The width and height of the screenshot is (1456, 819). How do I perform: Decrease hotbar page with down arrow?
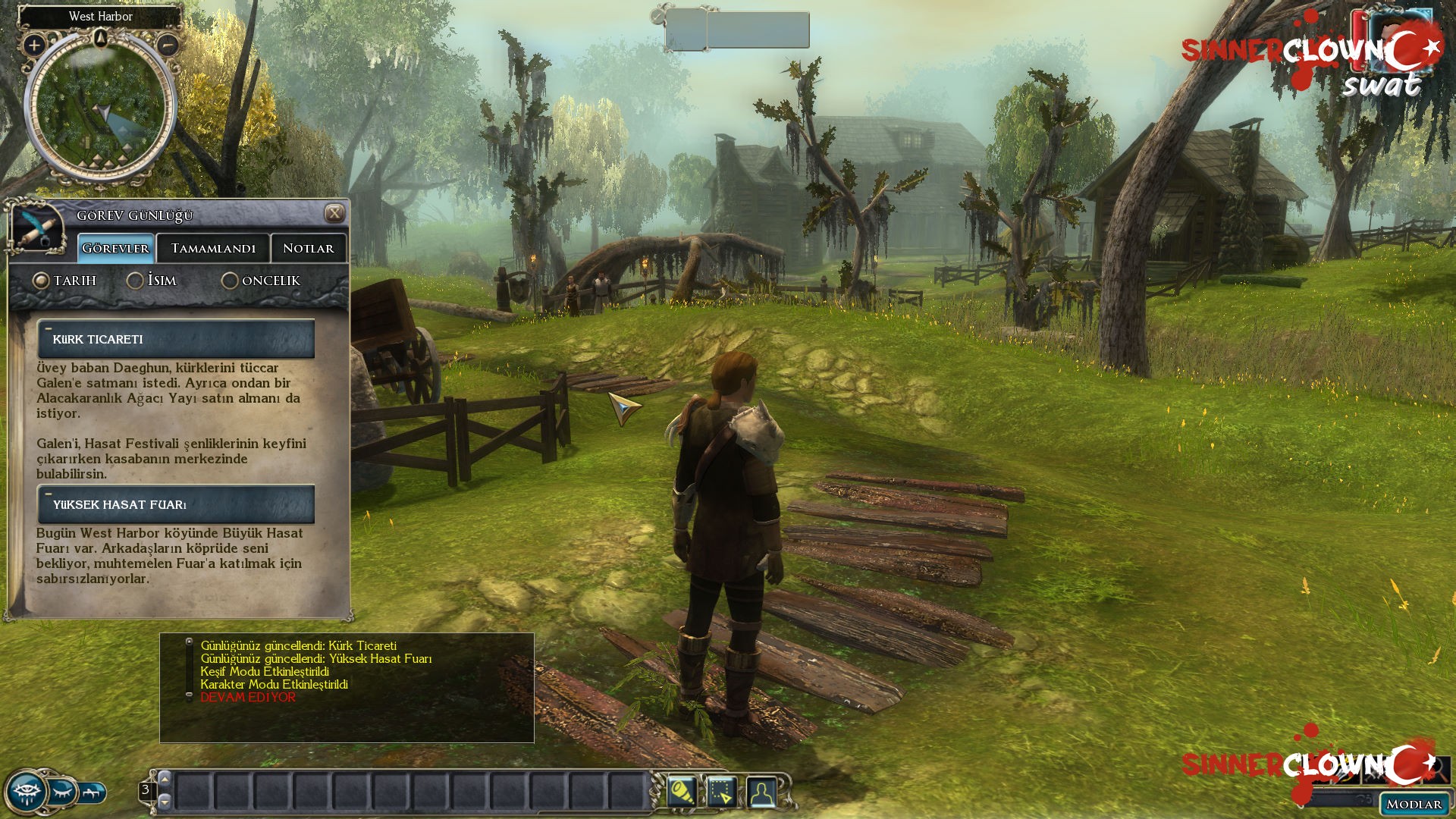[x=165, y=801]
